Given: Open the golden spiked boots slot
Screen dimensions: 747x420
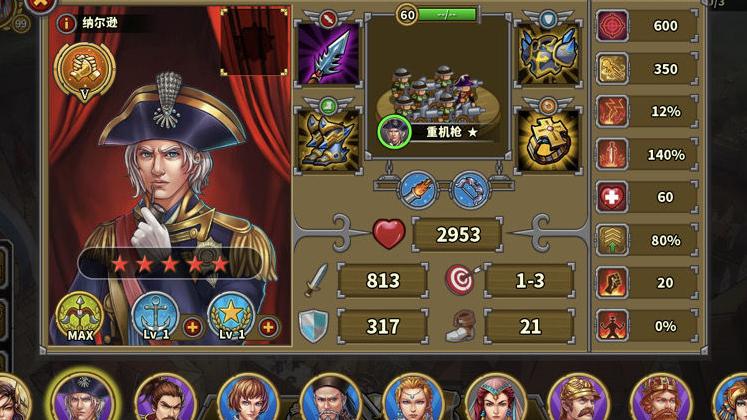Looking at the screenshot, I should point(327,137).
